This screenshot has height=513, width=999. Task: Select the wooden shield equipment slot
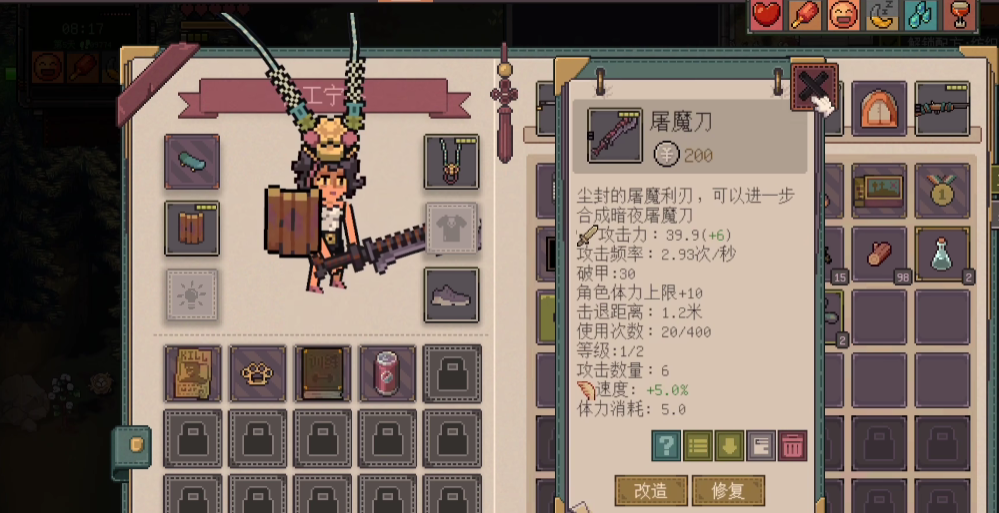(192, 229)
